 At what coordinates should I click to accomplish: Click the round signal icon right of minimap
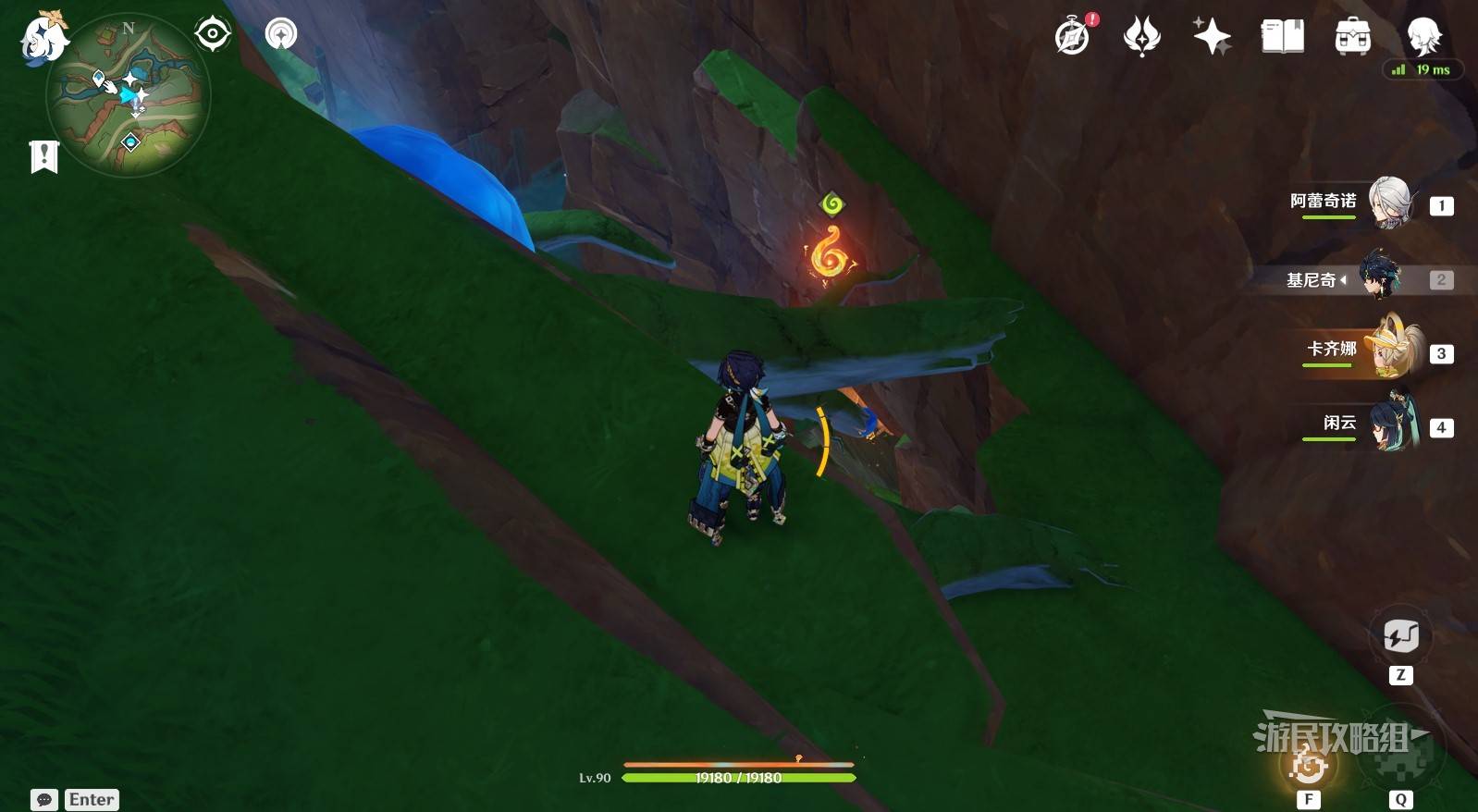tap(281, 34)
